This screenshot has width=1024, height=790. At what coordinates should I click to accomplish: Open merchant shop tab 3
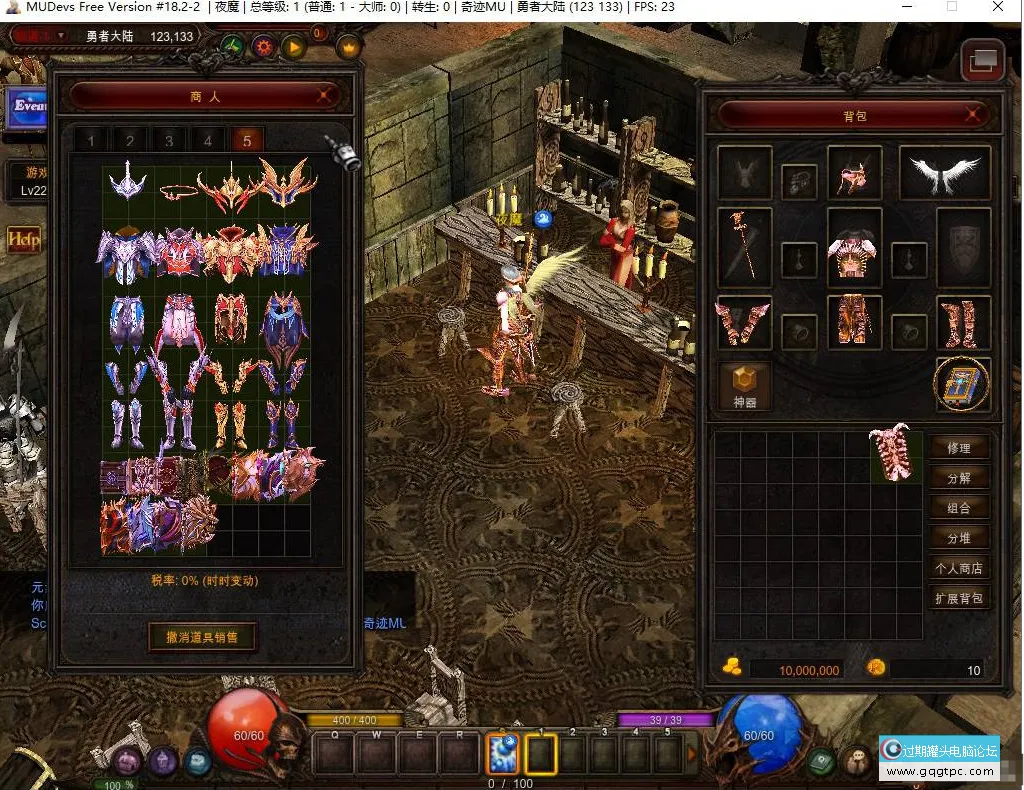(169, 140)
